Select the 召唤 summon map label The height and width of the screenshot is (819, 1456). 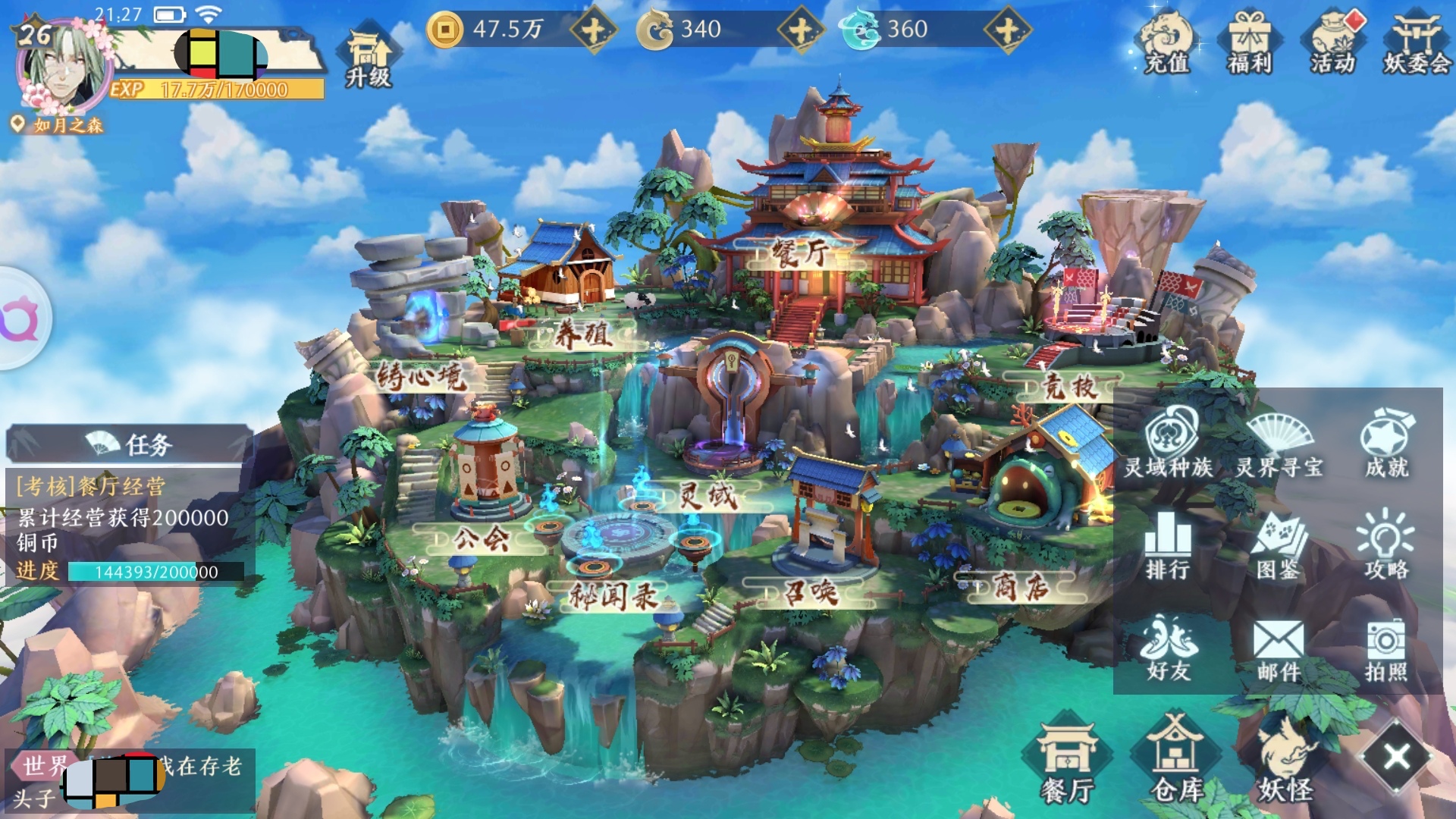coord(811,592)
